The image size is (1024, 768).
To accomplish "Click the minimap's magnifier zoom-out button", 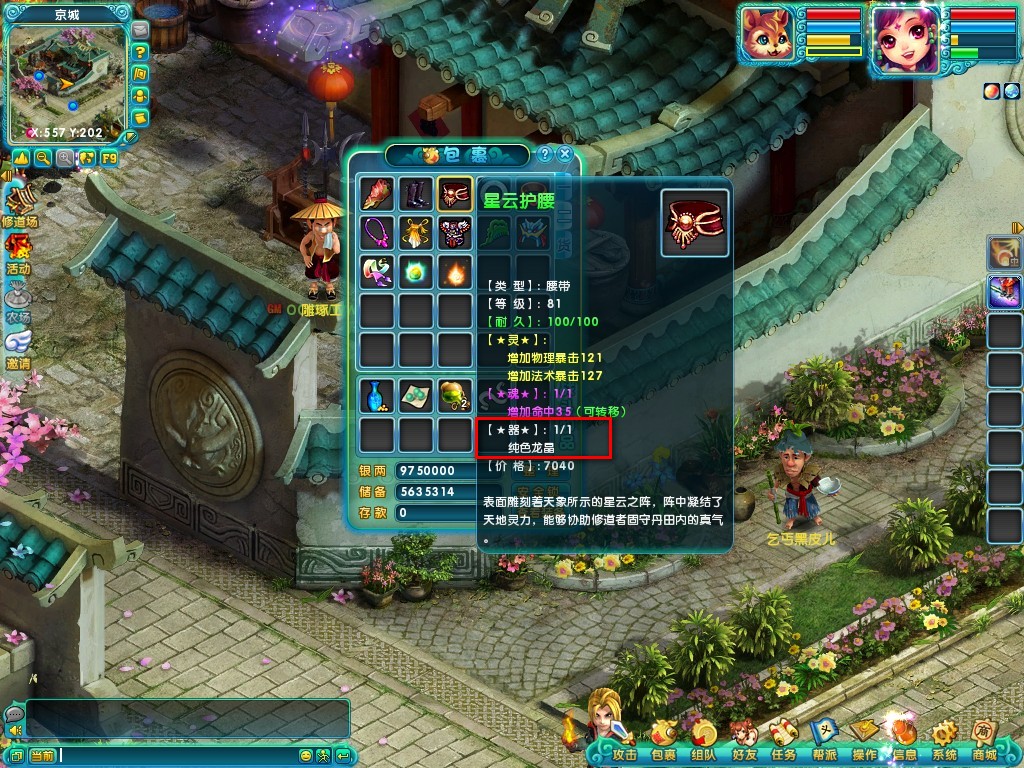I will [43, 158].
